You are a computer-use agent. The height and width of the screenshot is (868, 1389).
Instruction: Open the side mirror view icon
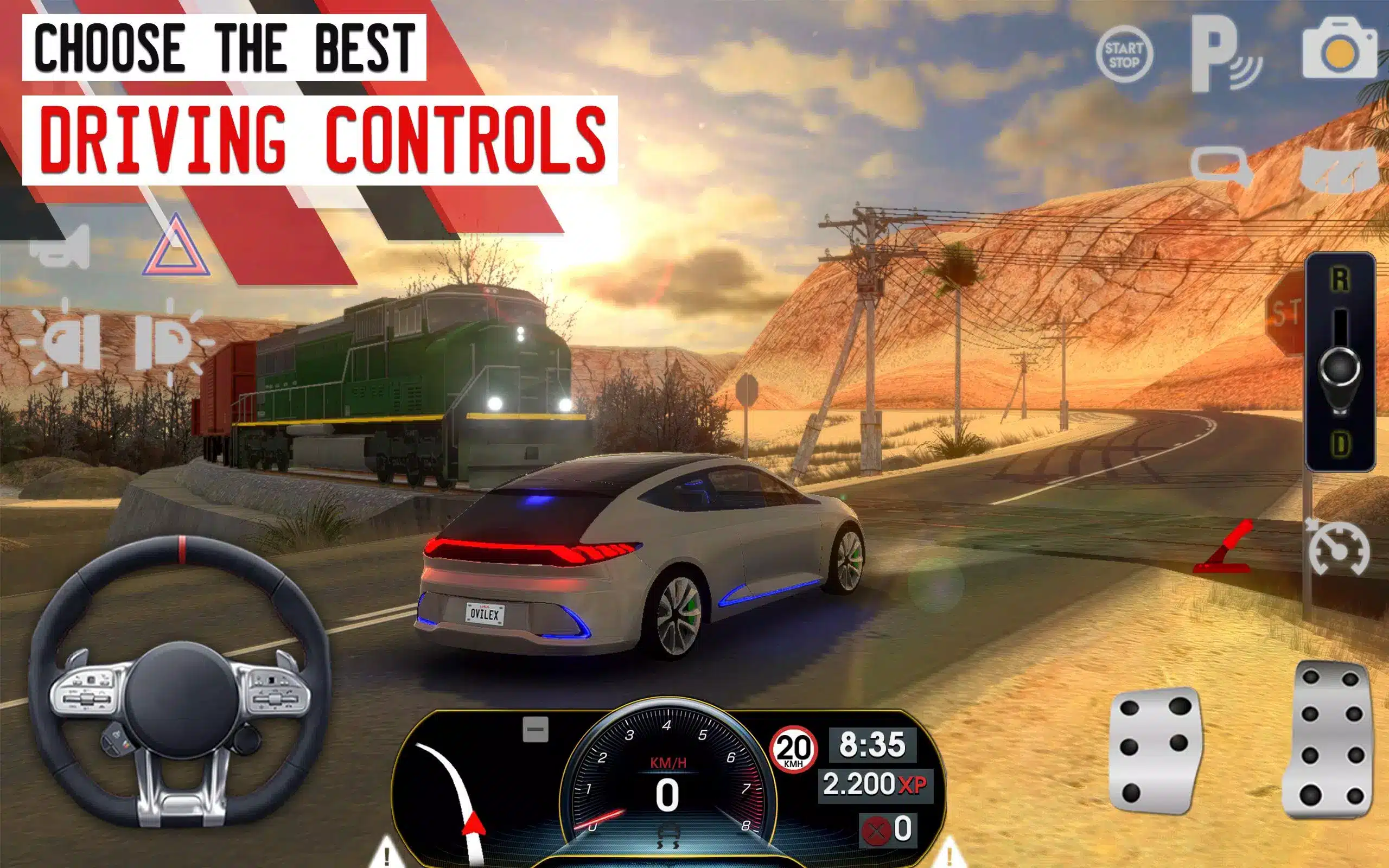1221,166
